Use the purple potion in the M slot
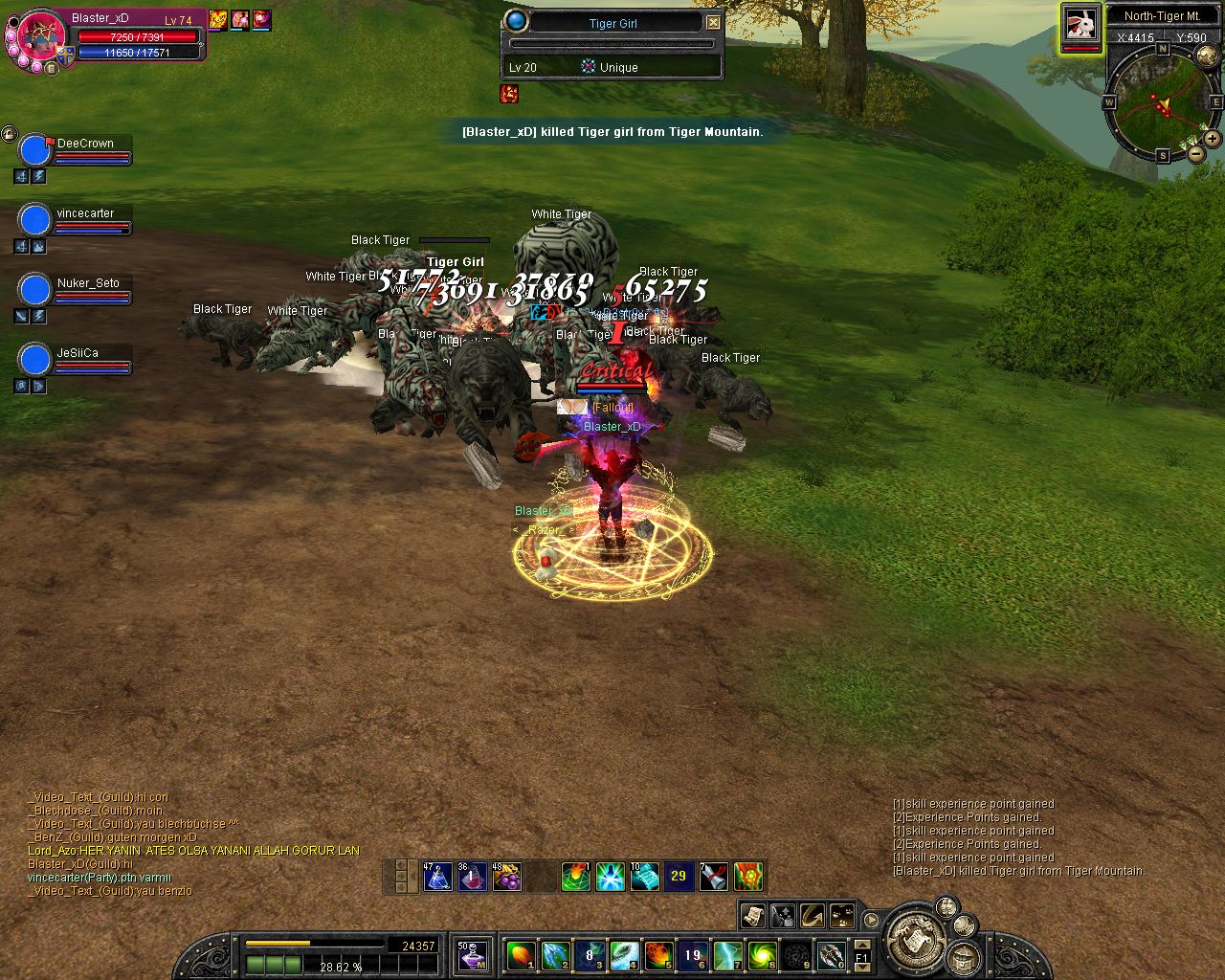 pos(473,954)
